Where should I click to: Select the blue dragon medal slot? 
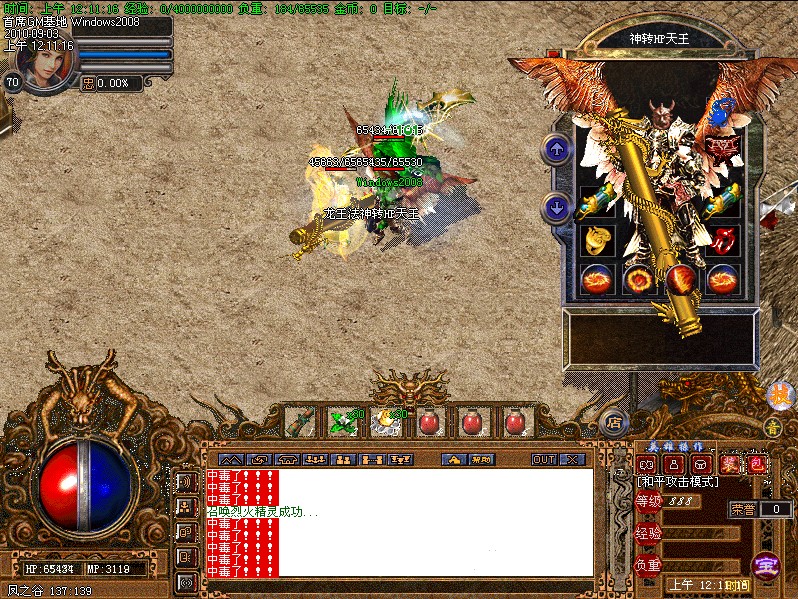[x=723, y=117]
